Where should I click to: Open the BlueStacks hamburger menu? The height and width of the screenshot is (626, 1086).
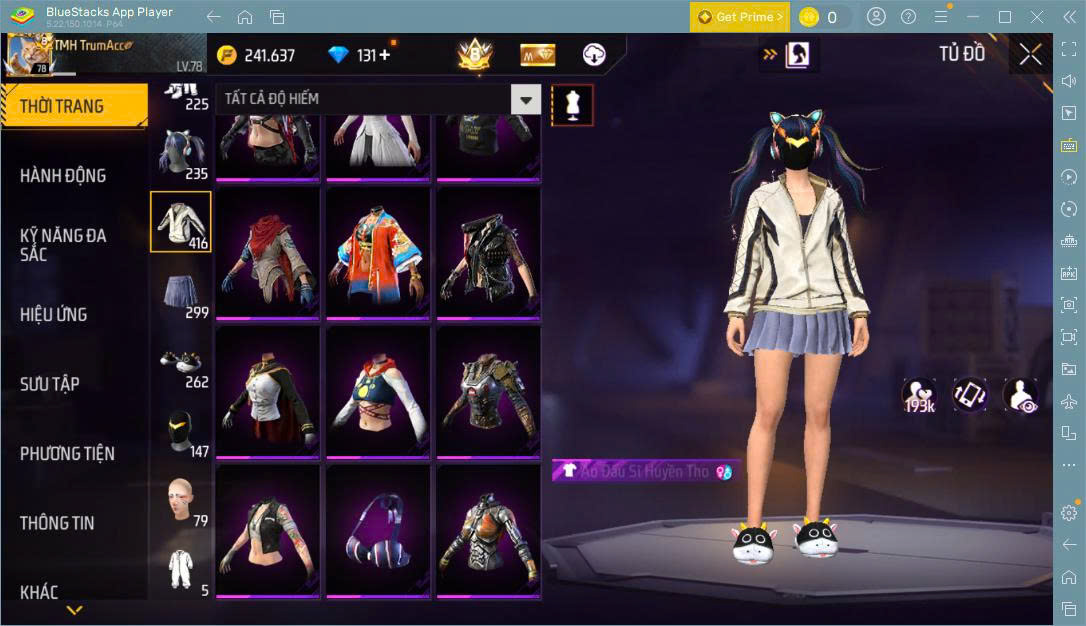[940, 17]
